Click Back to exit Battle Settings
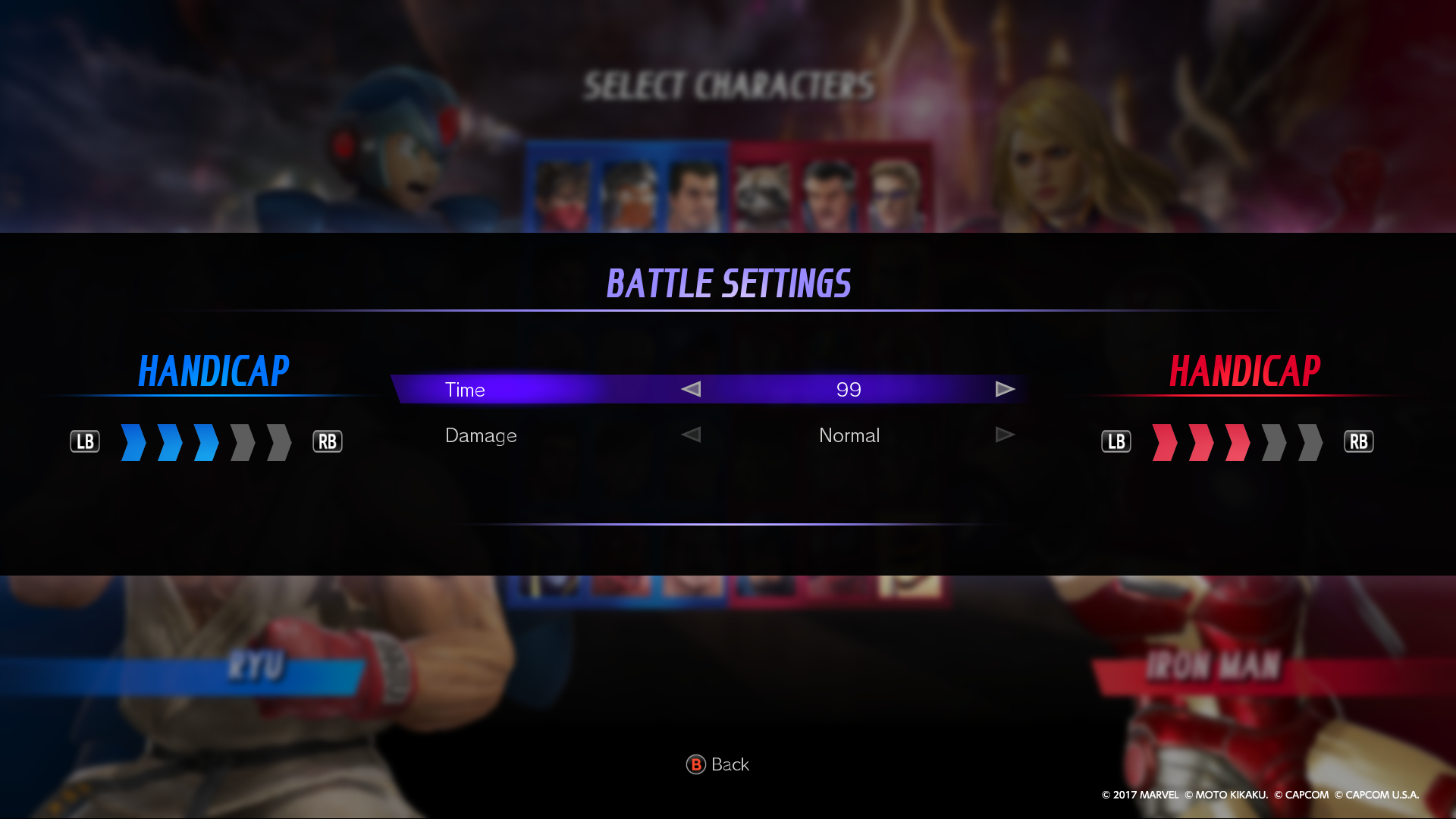Screen dimensions: 1456x819 [719, 764]
